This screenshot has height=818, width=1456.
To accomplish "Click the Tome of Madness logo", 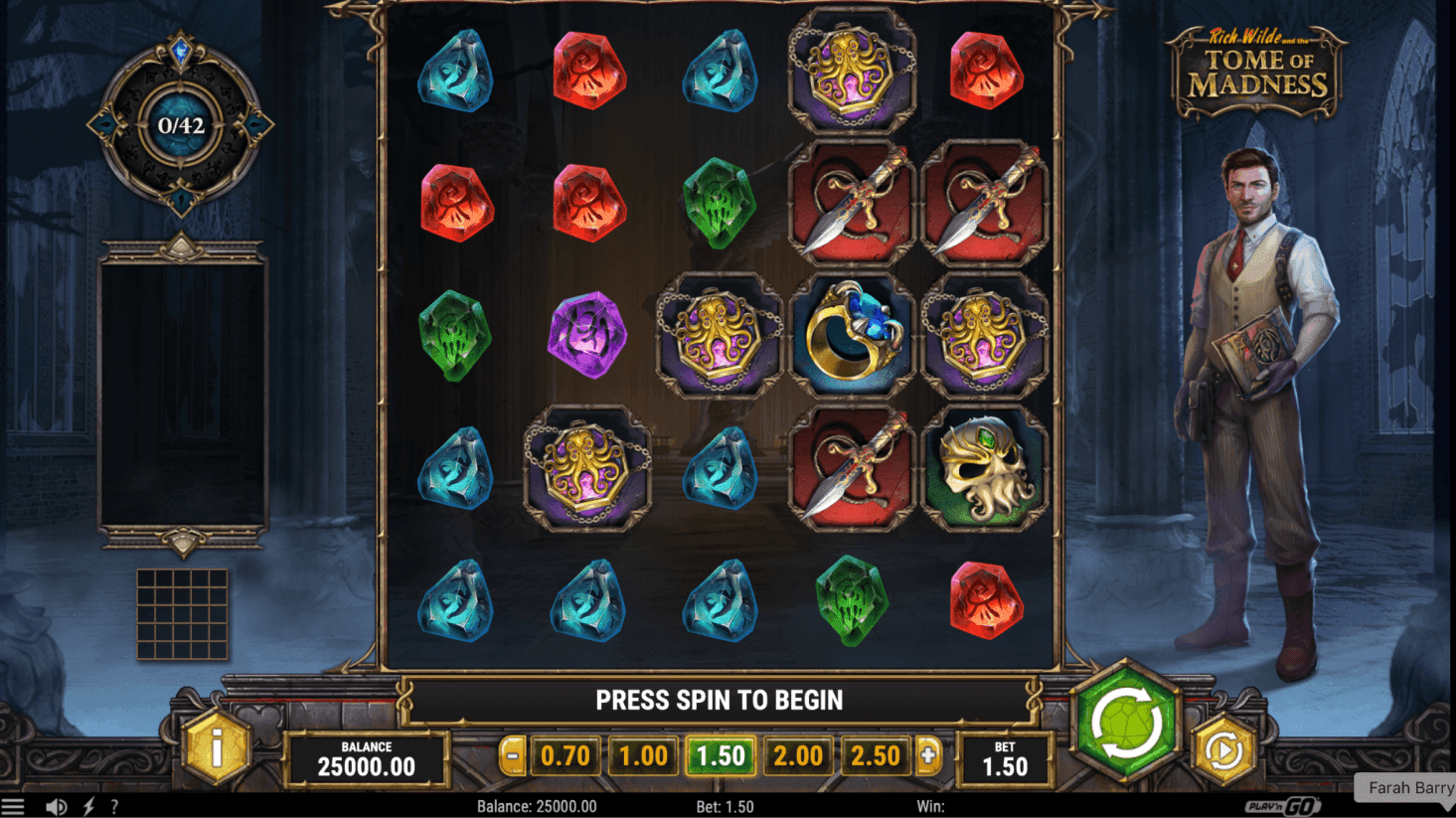I will 1258,70.
